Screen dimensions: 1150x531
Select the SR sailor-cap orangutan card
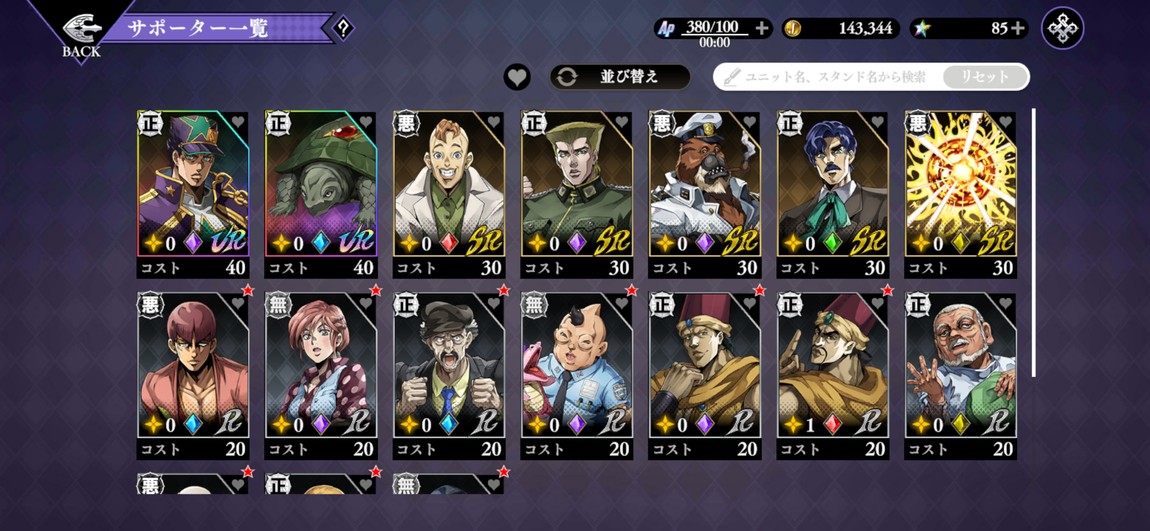705,185
